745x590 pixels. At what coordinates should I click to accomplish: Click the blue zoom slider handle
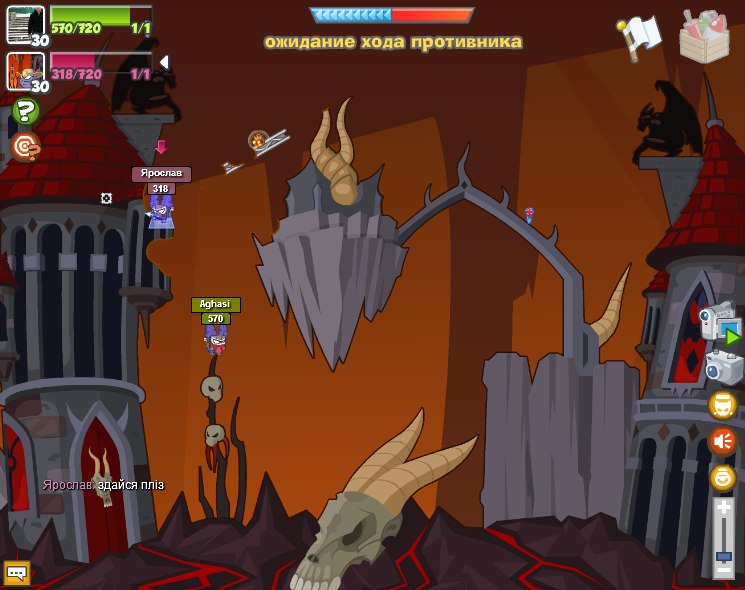tap(723, 553)
